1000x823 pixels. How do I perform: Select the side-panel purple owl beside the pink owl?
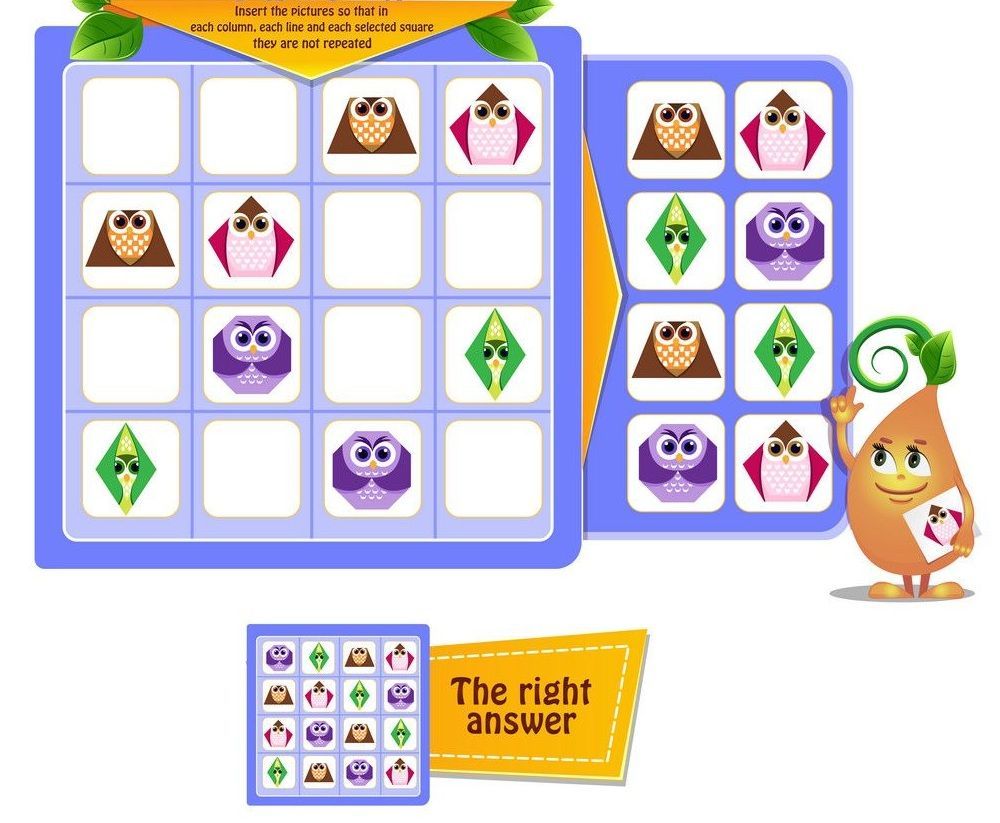(676, 463)
